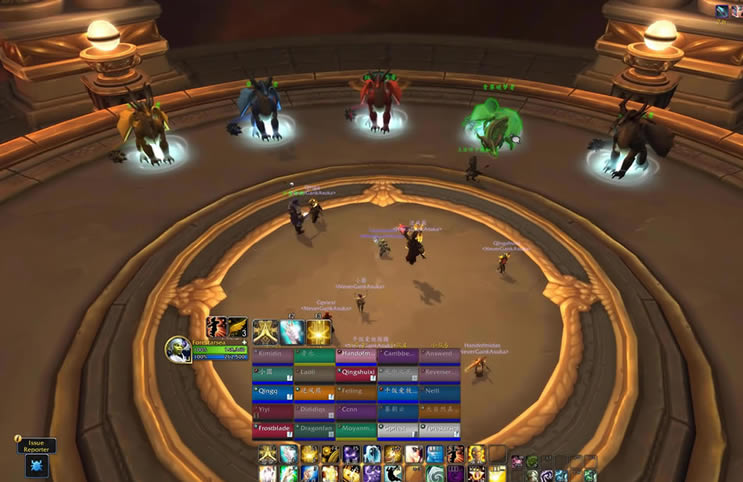
Task: Activate the glowing golden burst cooldown icon
Action: pyautogui.click(x=320, y=333)
